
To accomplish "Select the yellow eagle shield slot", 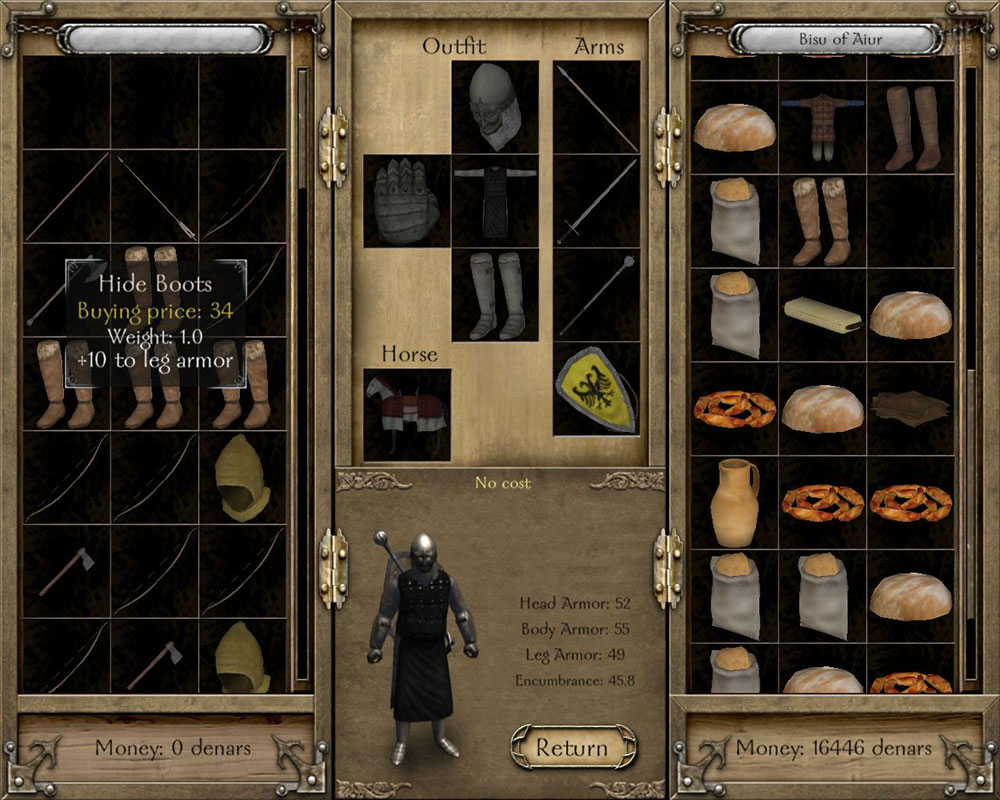I will (x=597, y=389).
